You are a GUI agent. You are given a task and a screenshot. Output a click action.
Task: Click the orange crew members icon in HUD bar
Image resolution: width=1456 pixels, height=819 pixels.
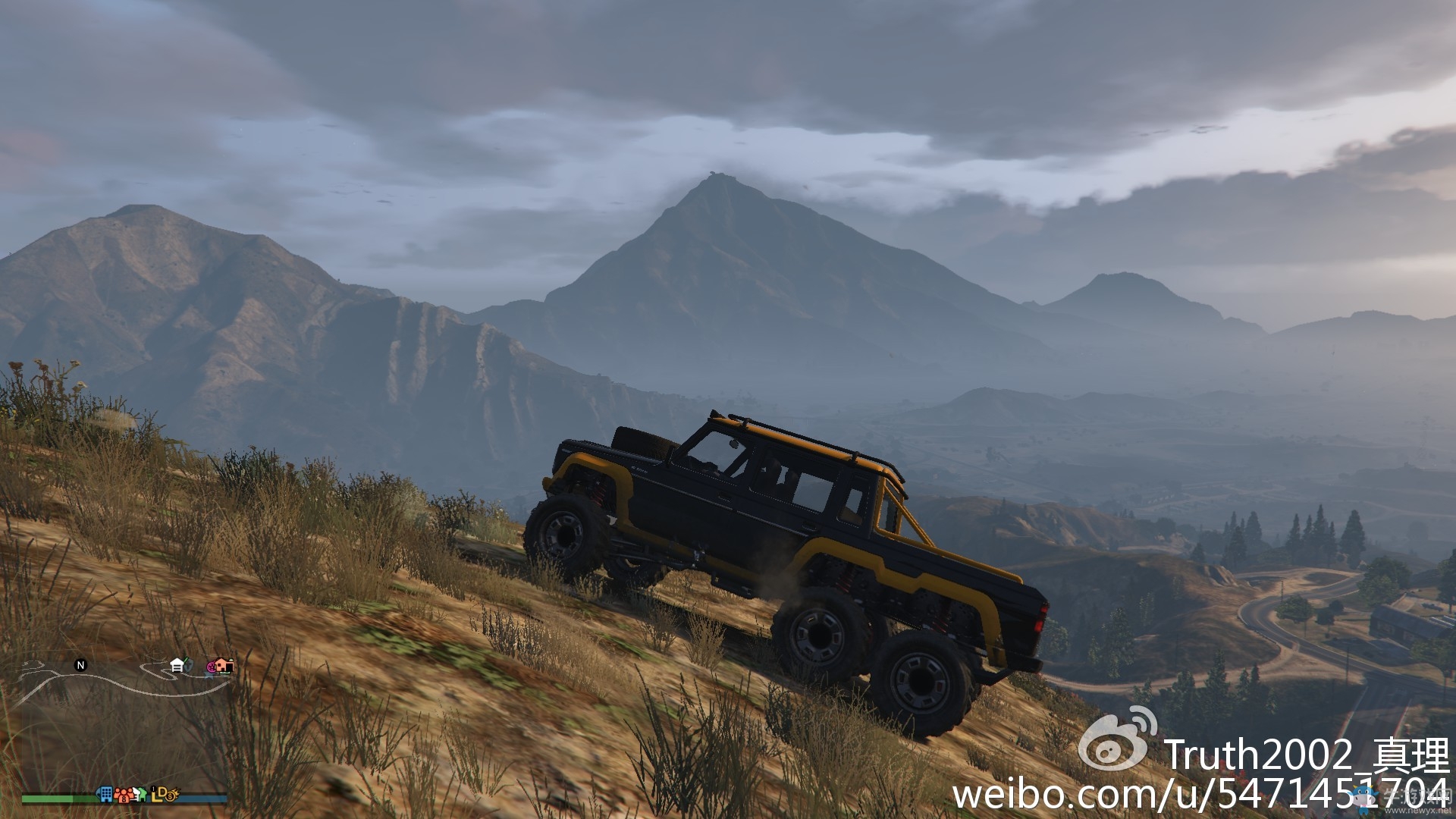(x=124, y=795)
